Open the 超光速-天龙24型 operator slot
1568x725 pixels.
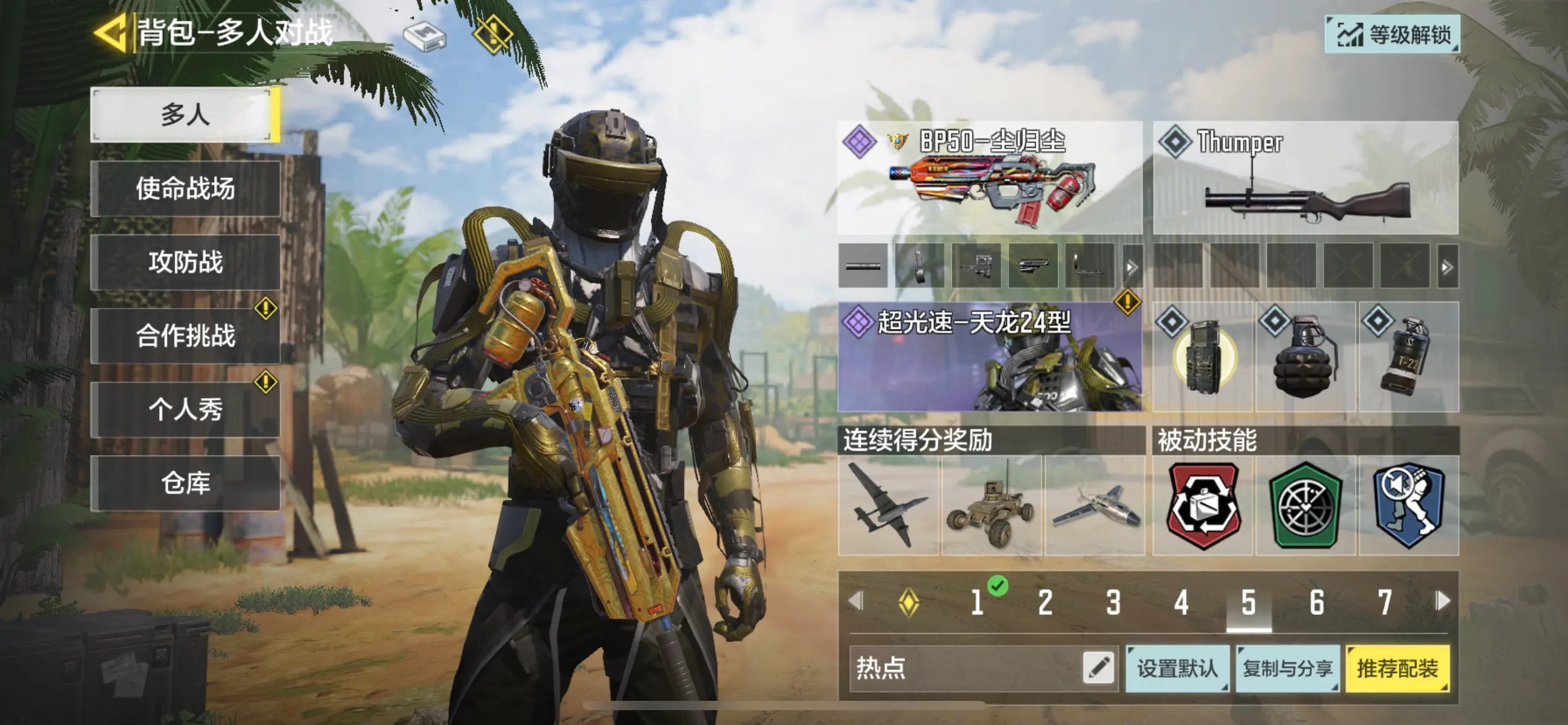point(990,357)
